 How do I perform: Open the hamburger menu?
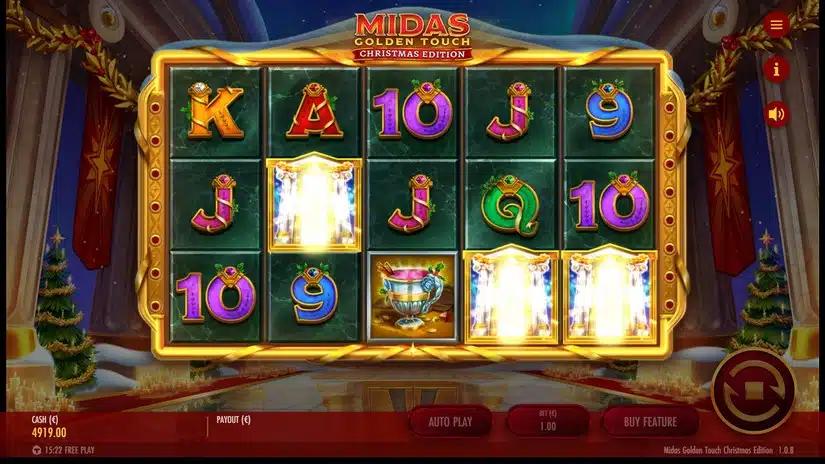[777, 25]
